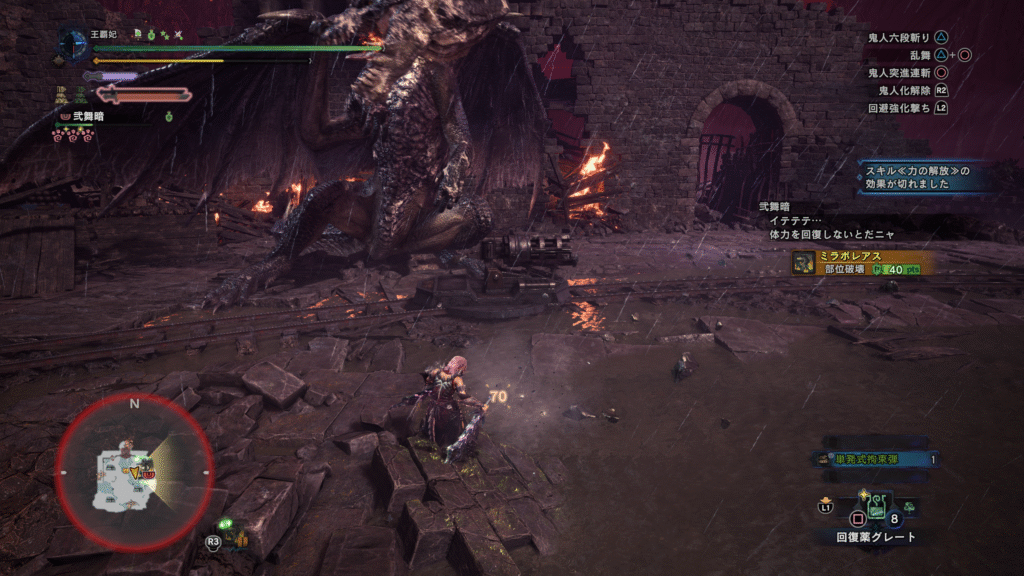This screenshot has width=1024, height=576.
Task: Click the ミラボレアス 部位破壊 notification banner
Action: (x=862, y=262)
